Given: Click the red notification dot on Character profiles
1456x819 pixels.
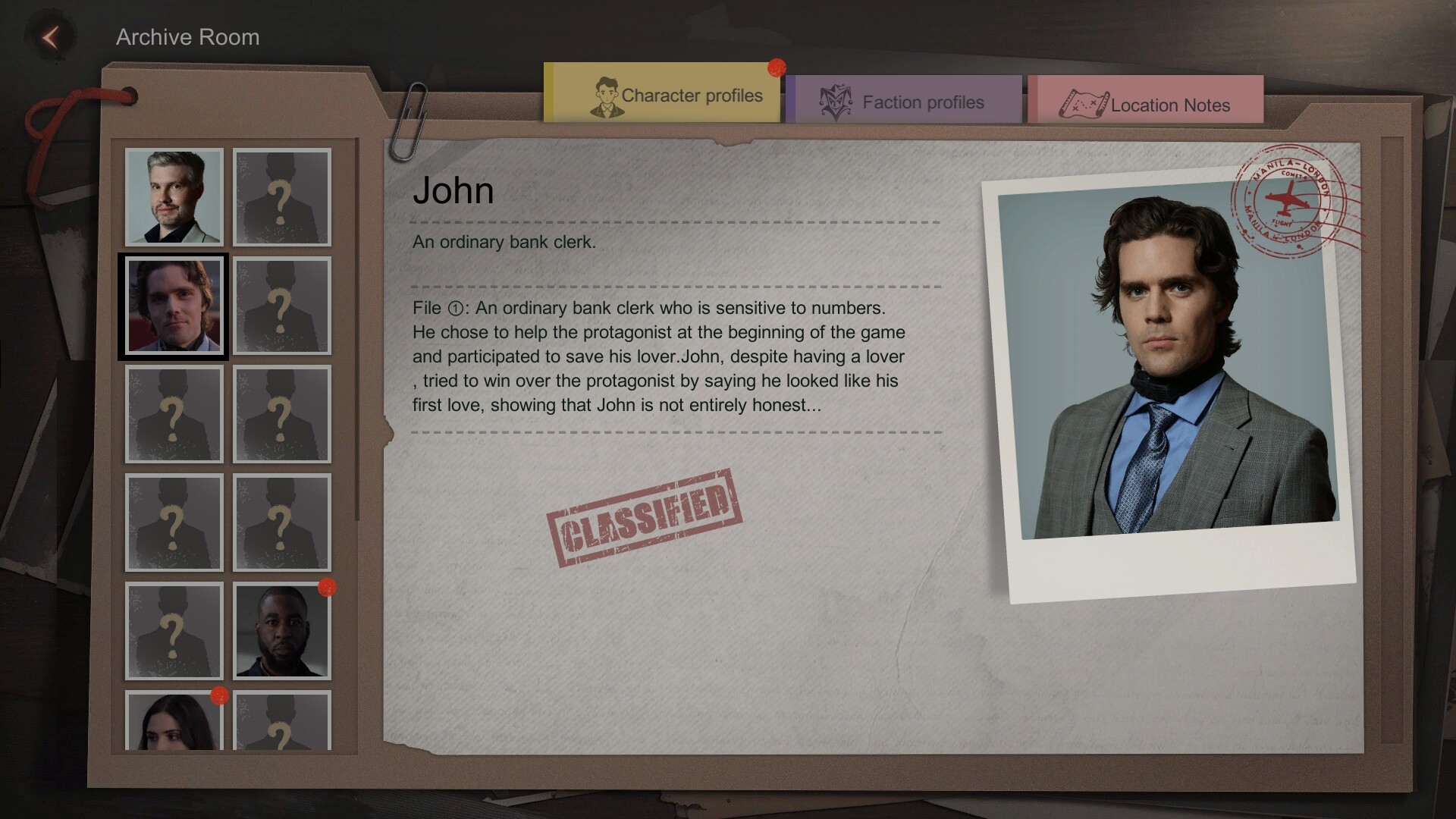Looking at the screenshot, I should (775, 68).
